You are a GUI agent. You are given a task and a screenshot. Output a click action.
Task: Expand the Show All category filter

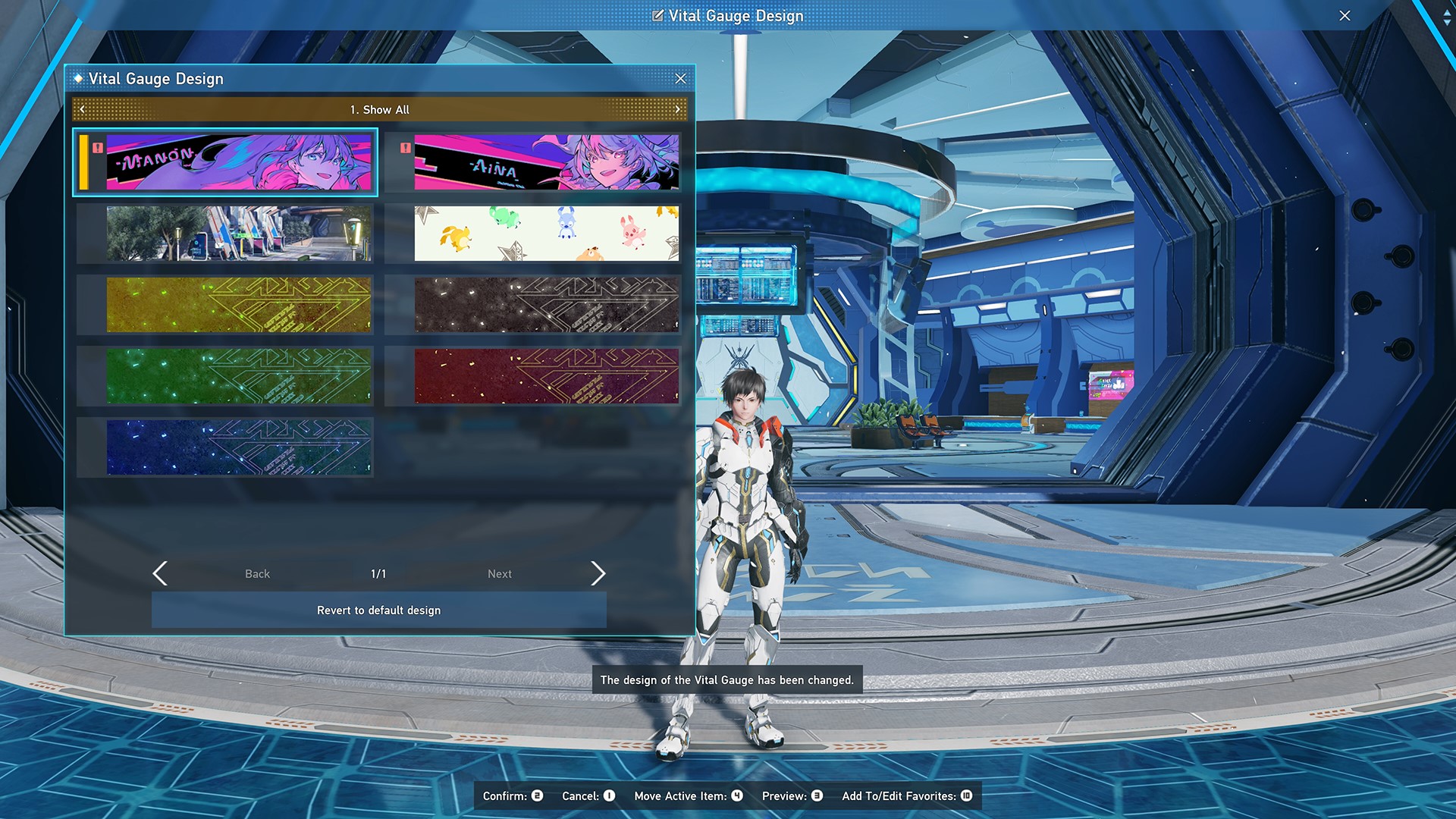379,109
